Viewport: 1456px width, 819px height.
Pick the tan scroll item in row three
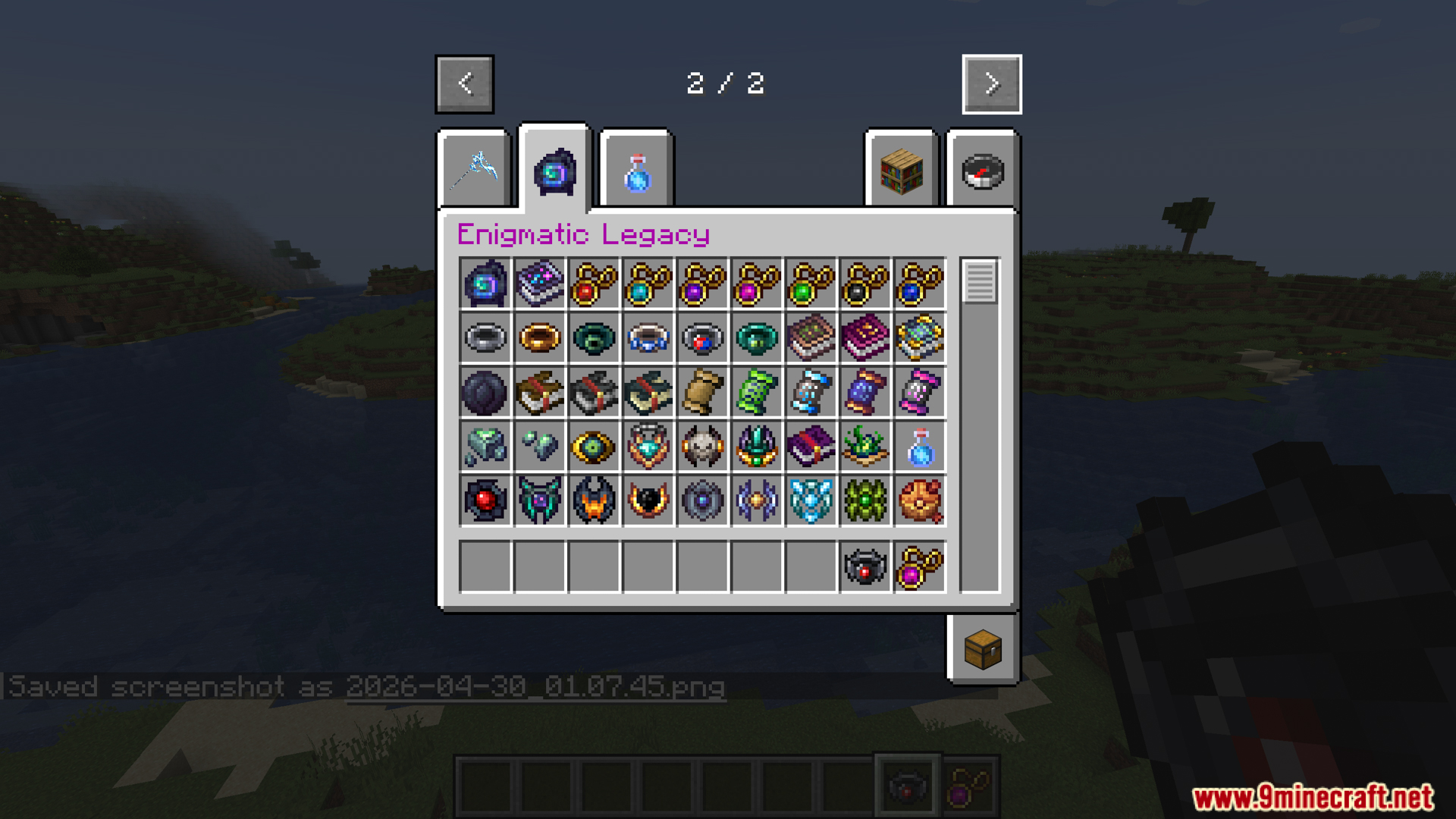tap(701, 392)
